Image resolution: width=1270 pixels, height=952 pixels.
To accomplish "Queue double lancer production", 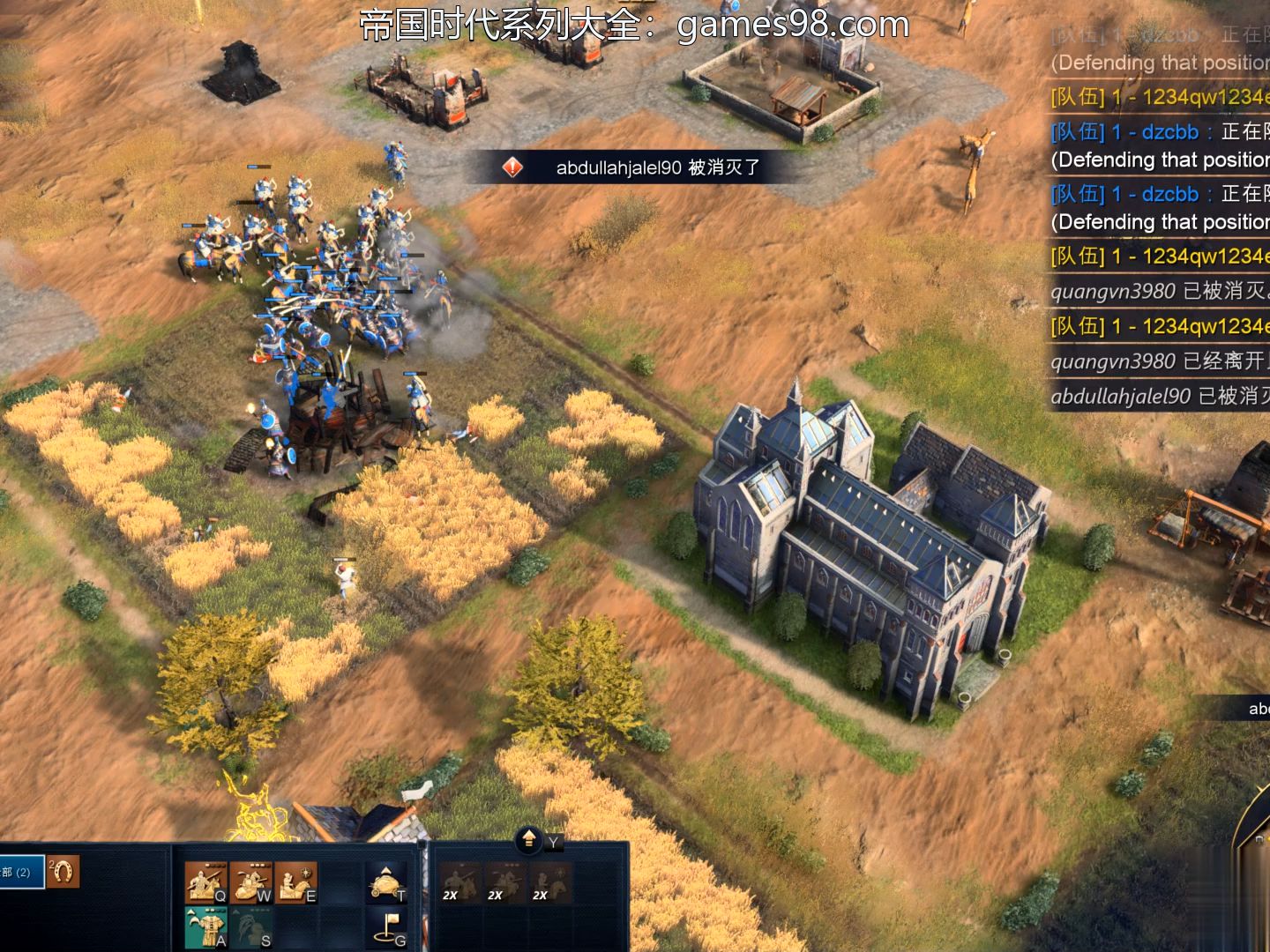I will pyautogui.click(x=459, y=881).
